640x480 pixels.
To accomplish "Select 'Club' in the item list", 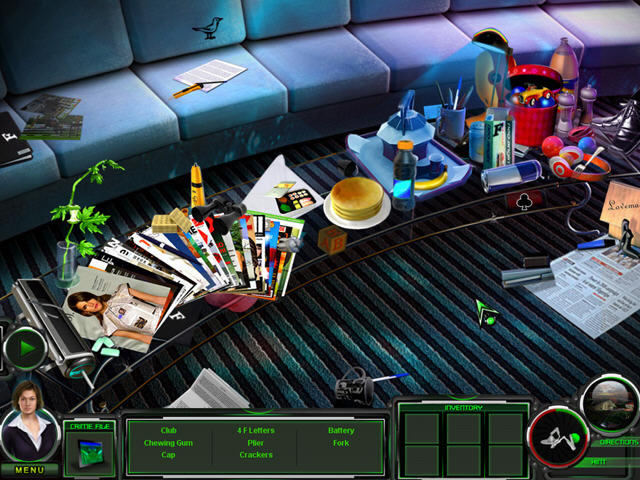I will coord(168,430).
